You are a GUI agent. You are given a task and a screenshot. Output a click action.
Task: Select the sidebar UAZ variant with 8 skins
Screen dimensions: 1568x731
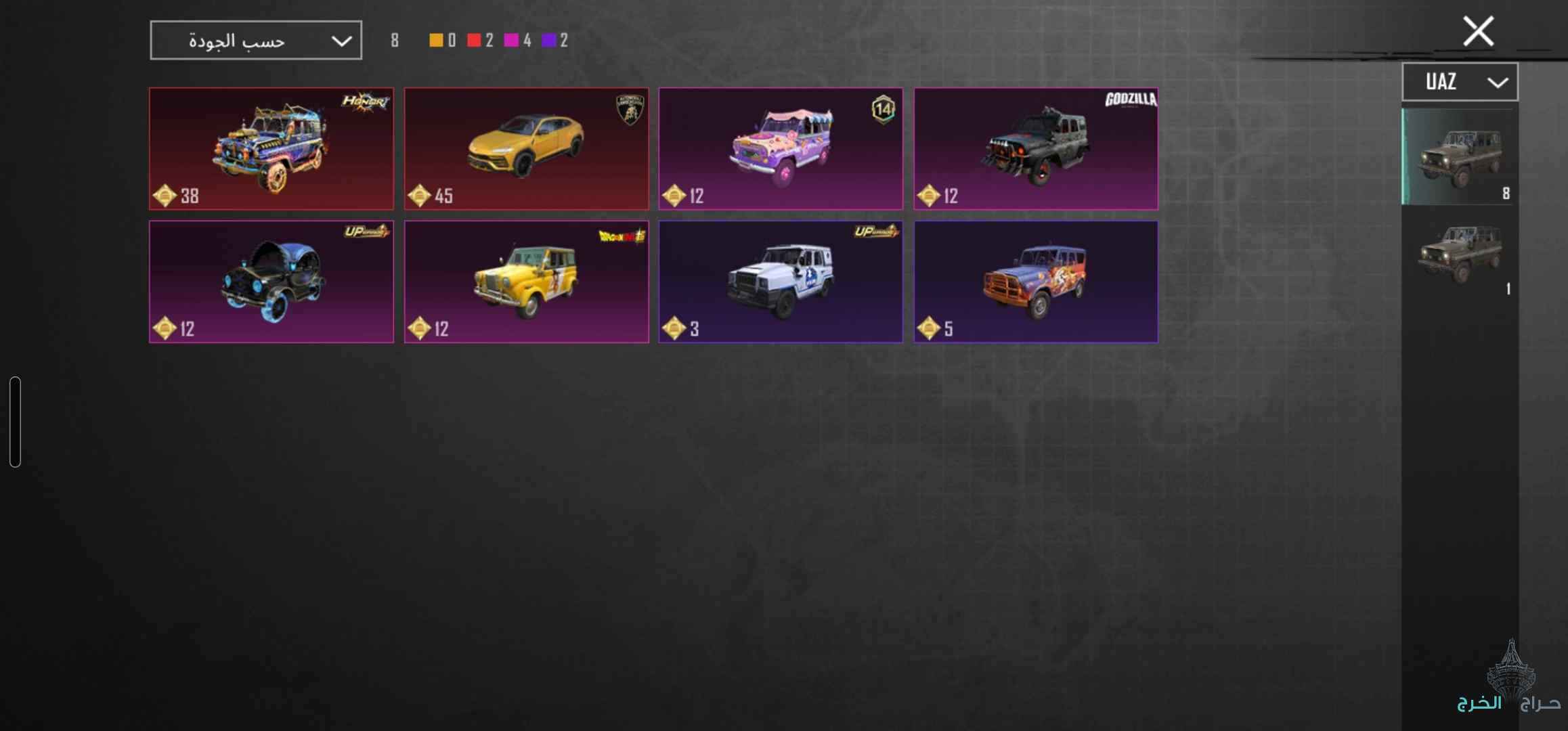pos(1459,157)
